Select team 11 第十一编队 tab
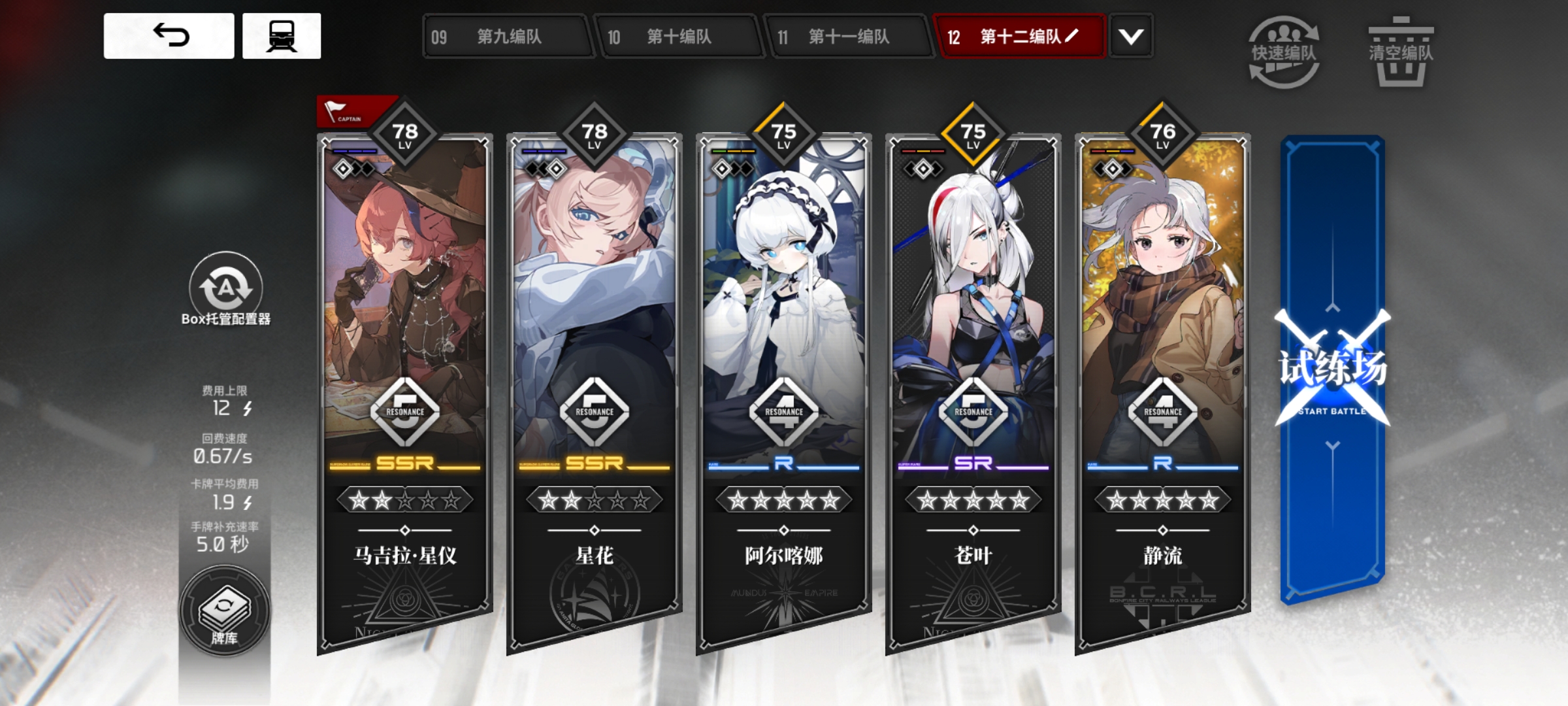The width and height of the screenshot is (1568, 706). (848, 37)
